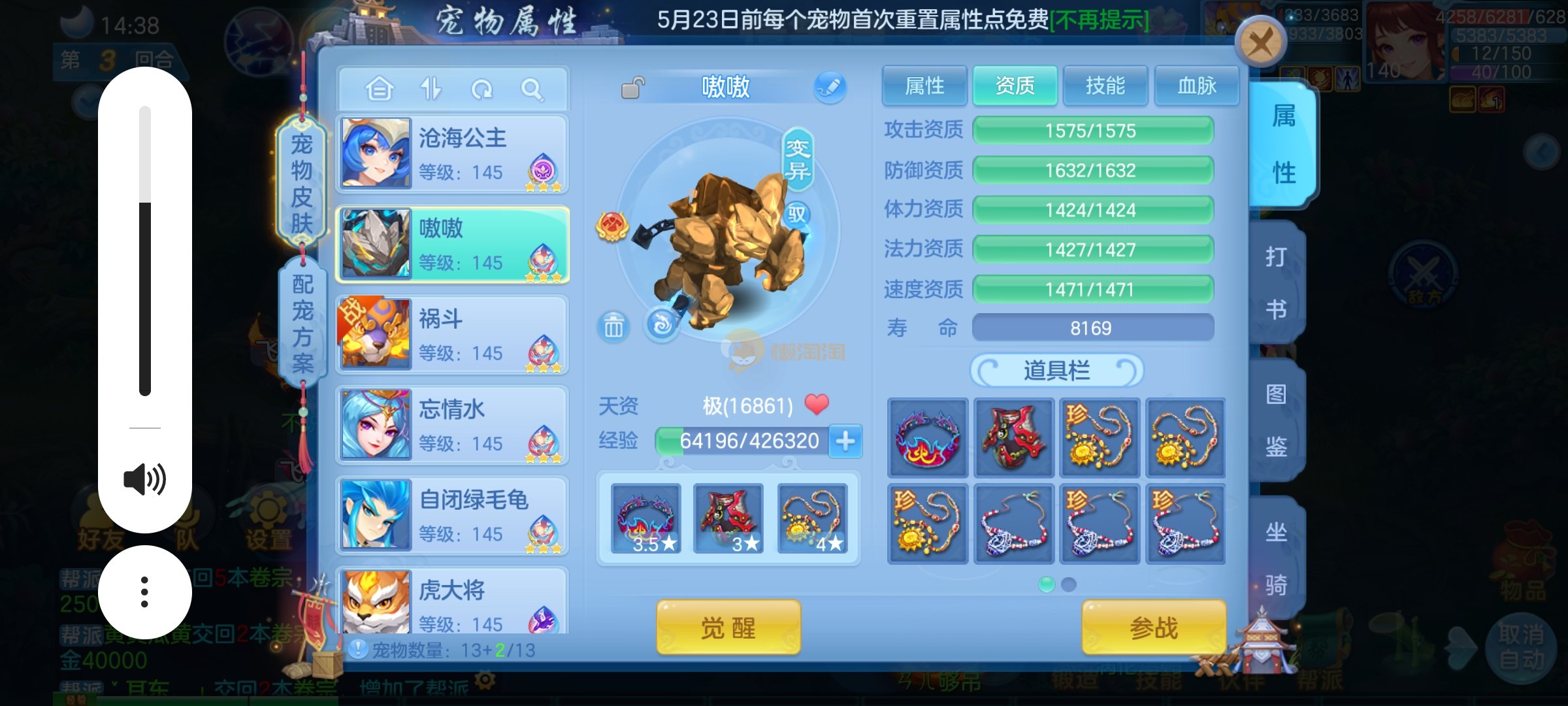
Task: Open the 技能 skills tab
Action: point(1105,86)
